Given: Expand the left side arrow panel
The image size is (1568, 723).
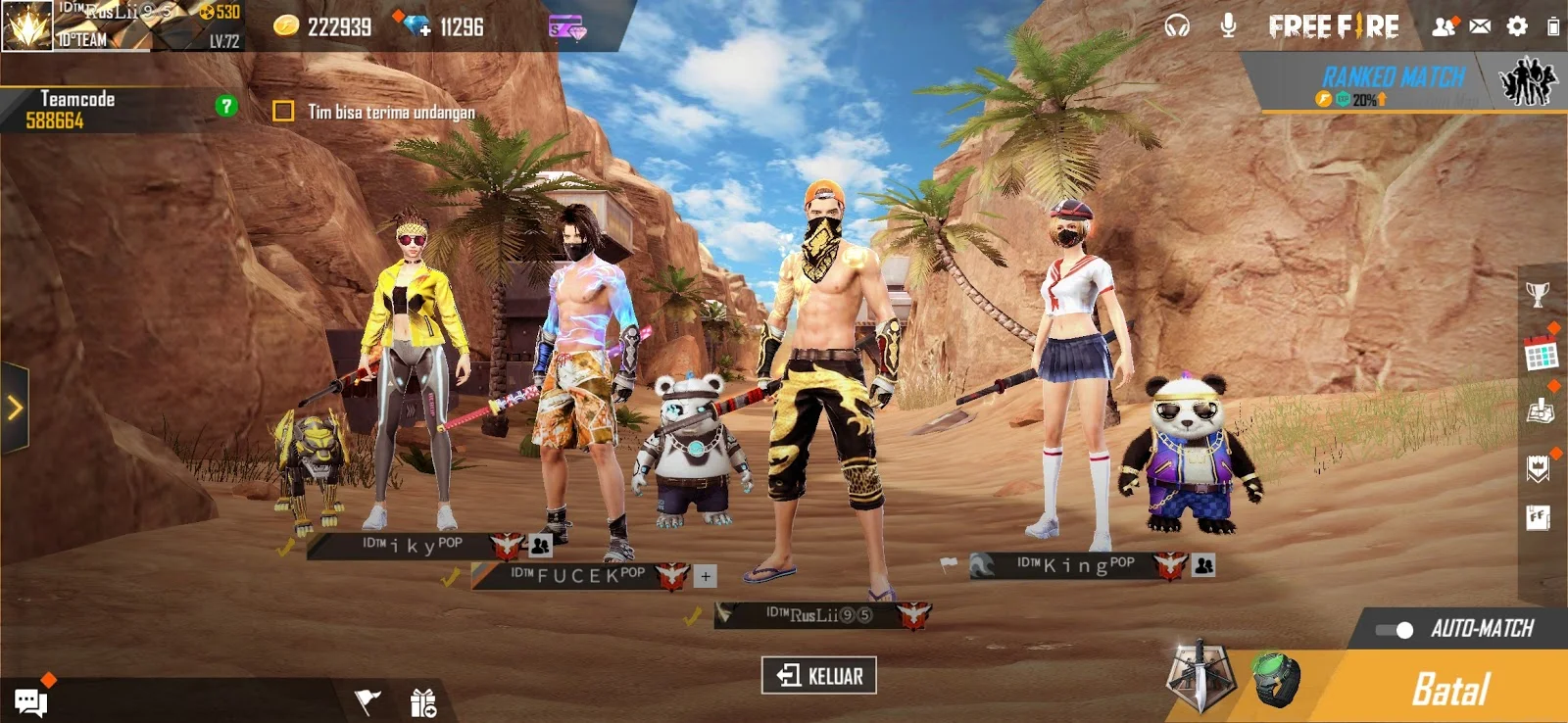Looking at the screenshot, I should [x=14, y=408].
